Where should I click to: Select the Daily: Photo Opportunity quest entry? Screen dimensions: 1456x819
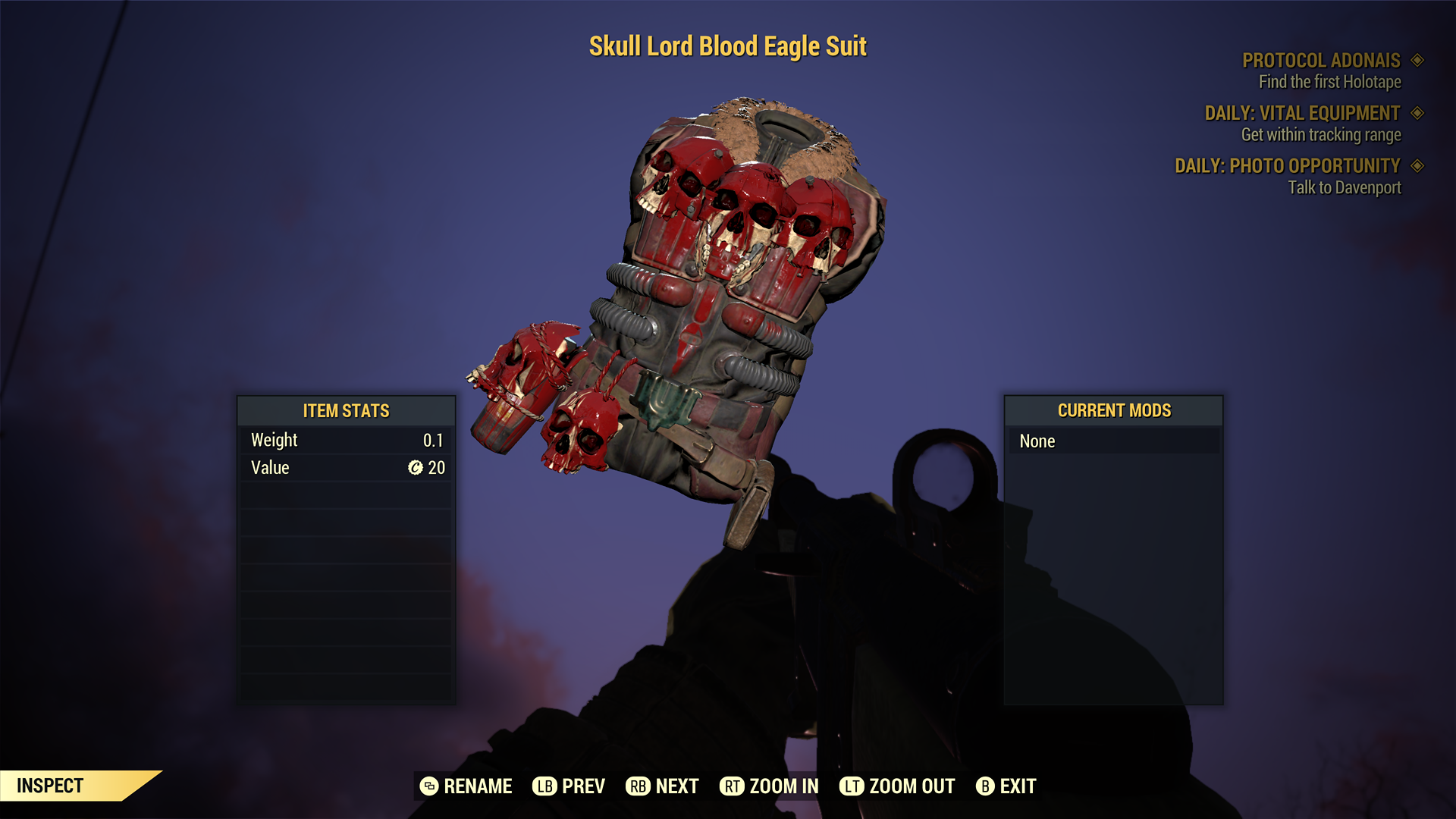click(1287, 166)
